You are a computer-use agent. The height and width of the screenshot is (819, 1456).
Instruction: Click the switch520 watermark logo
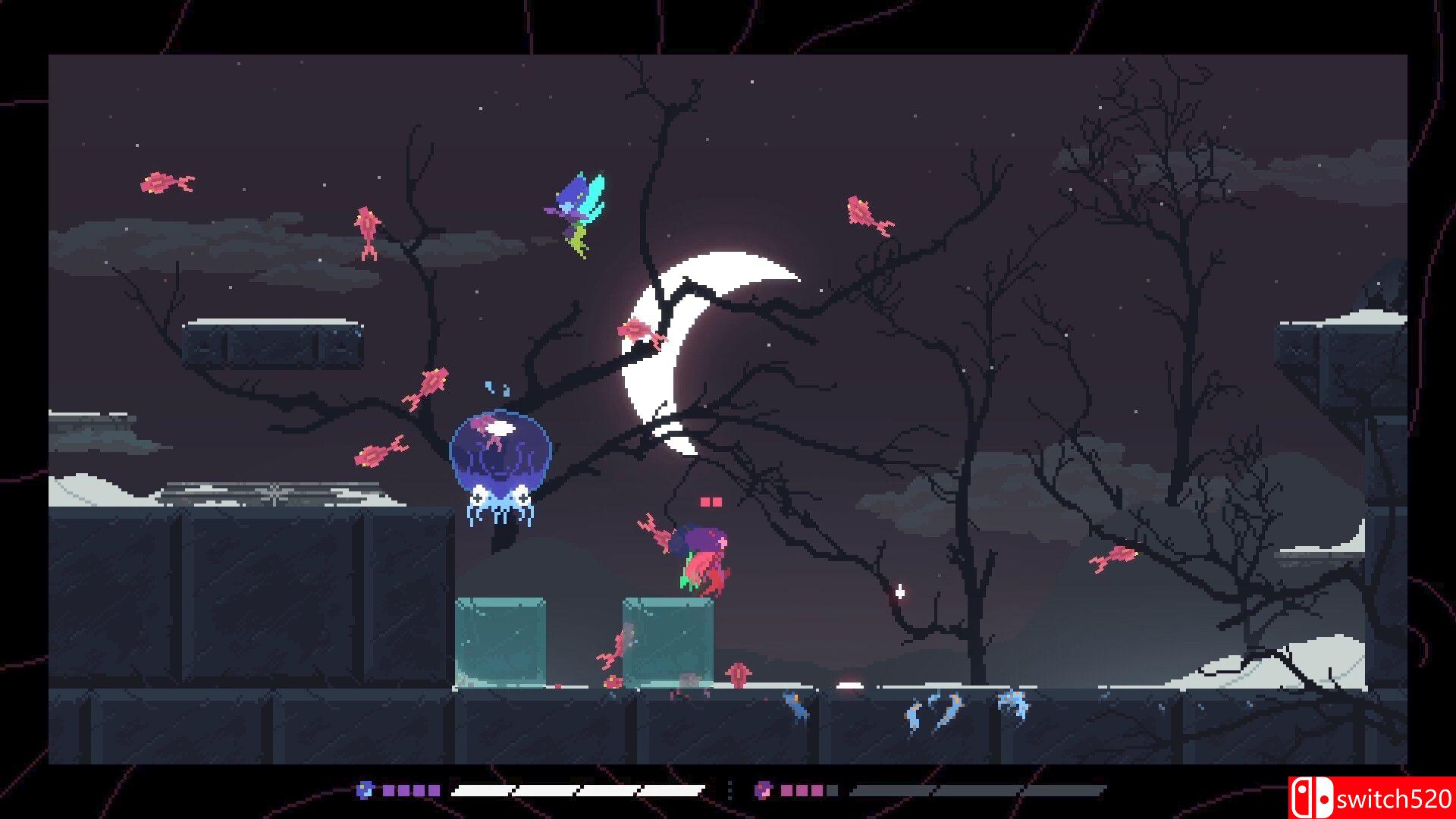1371,798
